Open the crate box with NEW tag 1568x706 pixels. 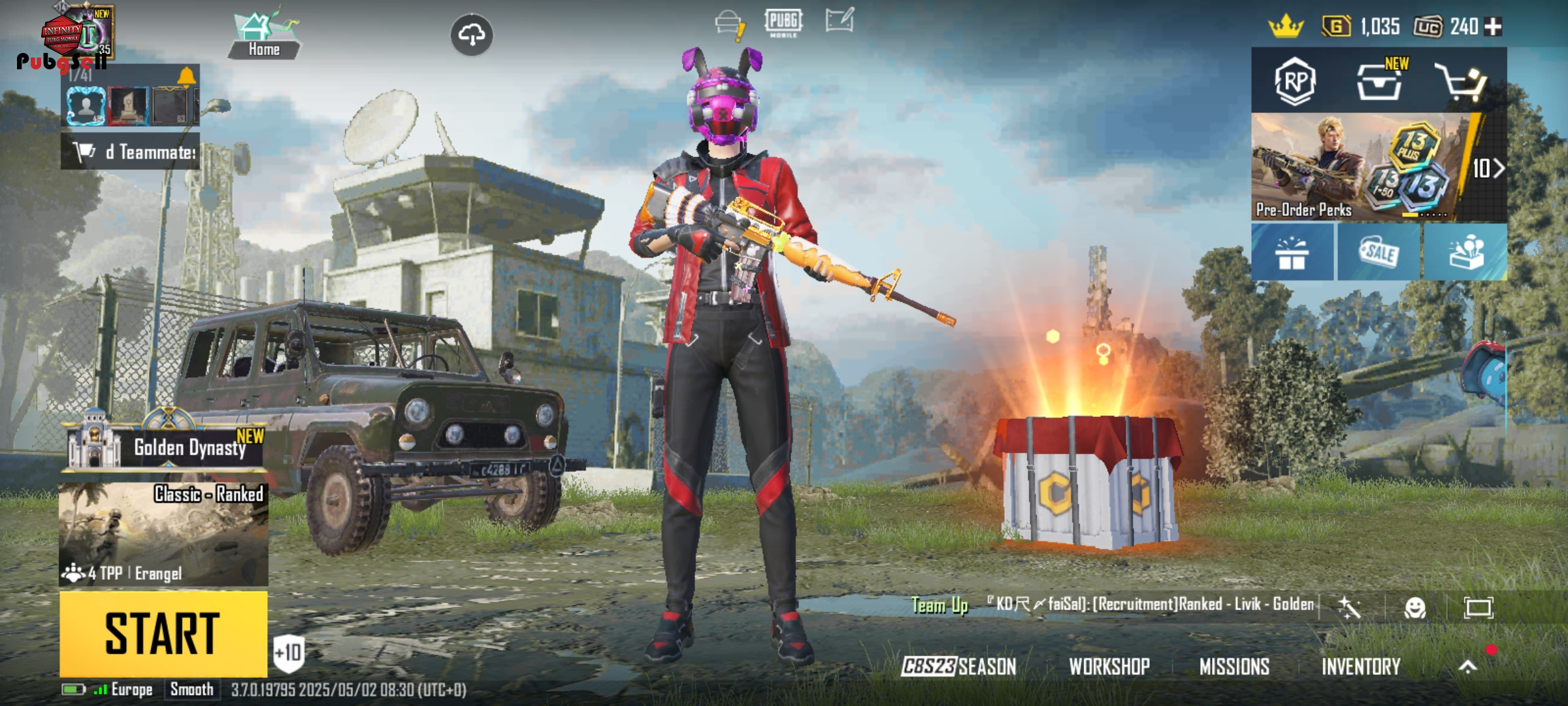point(1379,82)
